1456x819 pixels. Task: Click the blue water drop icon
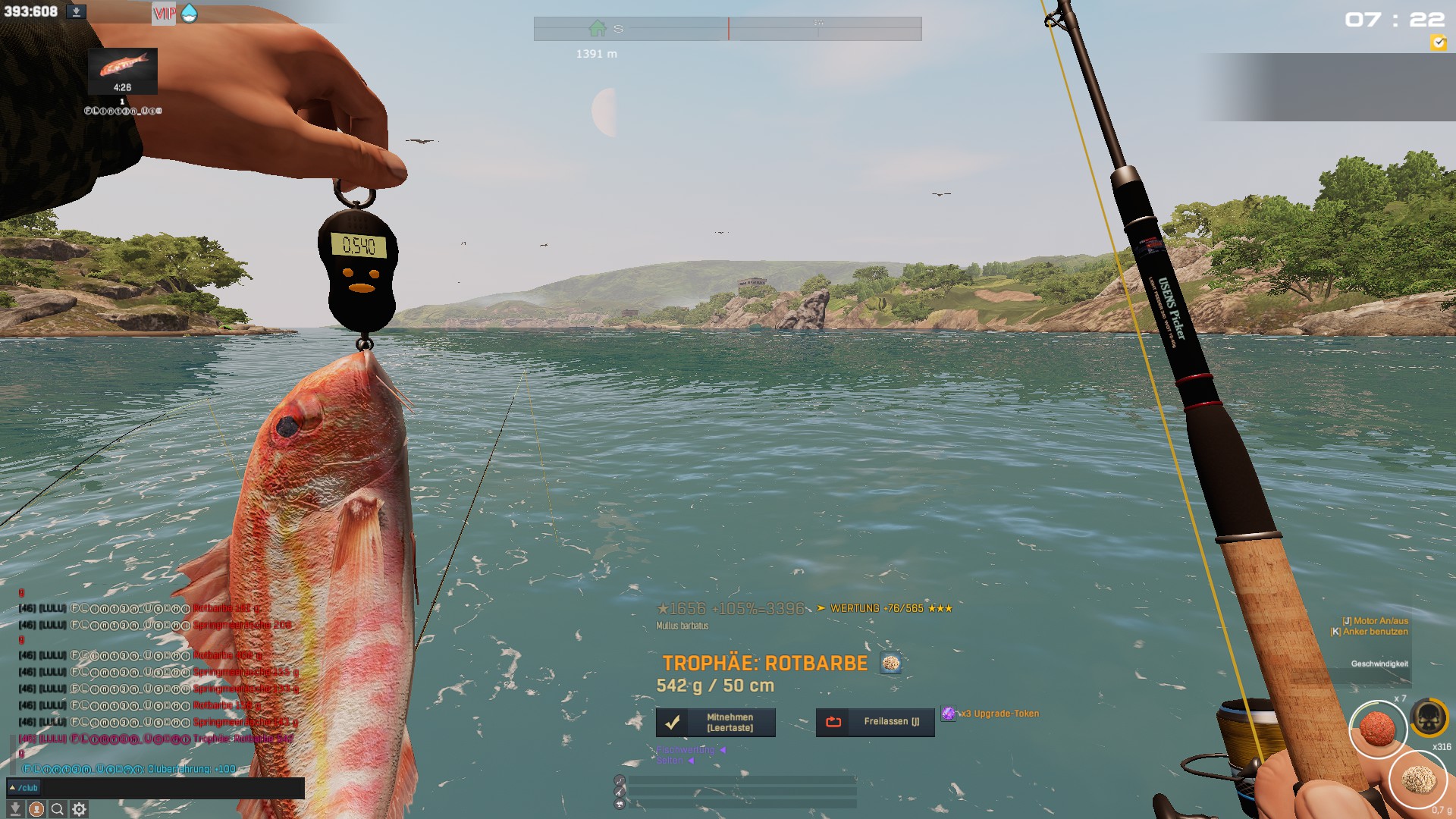190,13
